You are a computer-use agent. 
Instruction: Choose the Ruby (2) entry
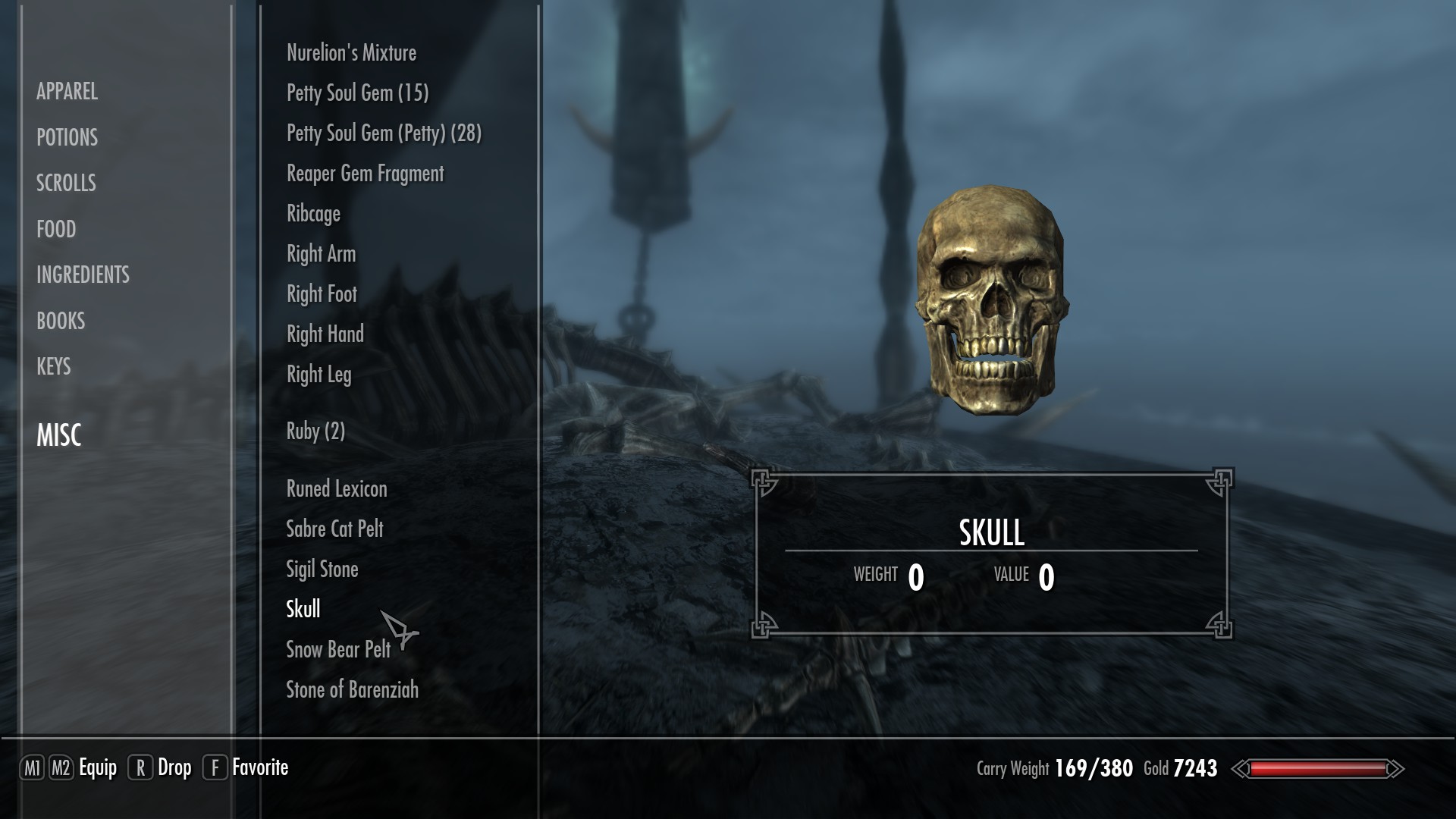(x=315, y=431)
